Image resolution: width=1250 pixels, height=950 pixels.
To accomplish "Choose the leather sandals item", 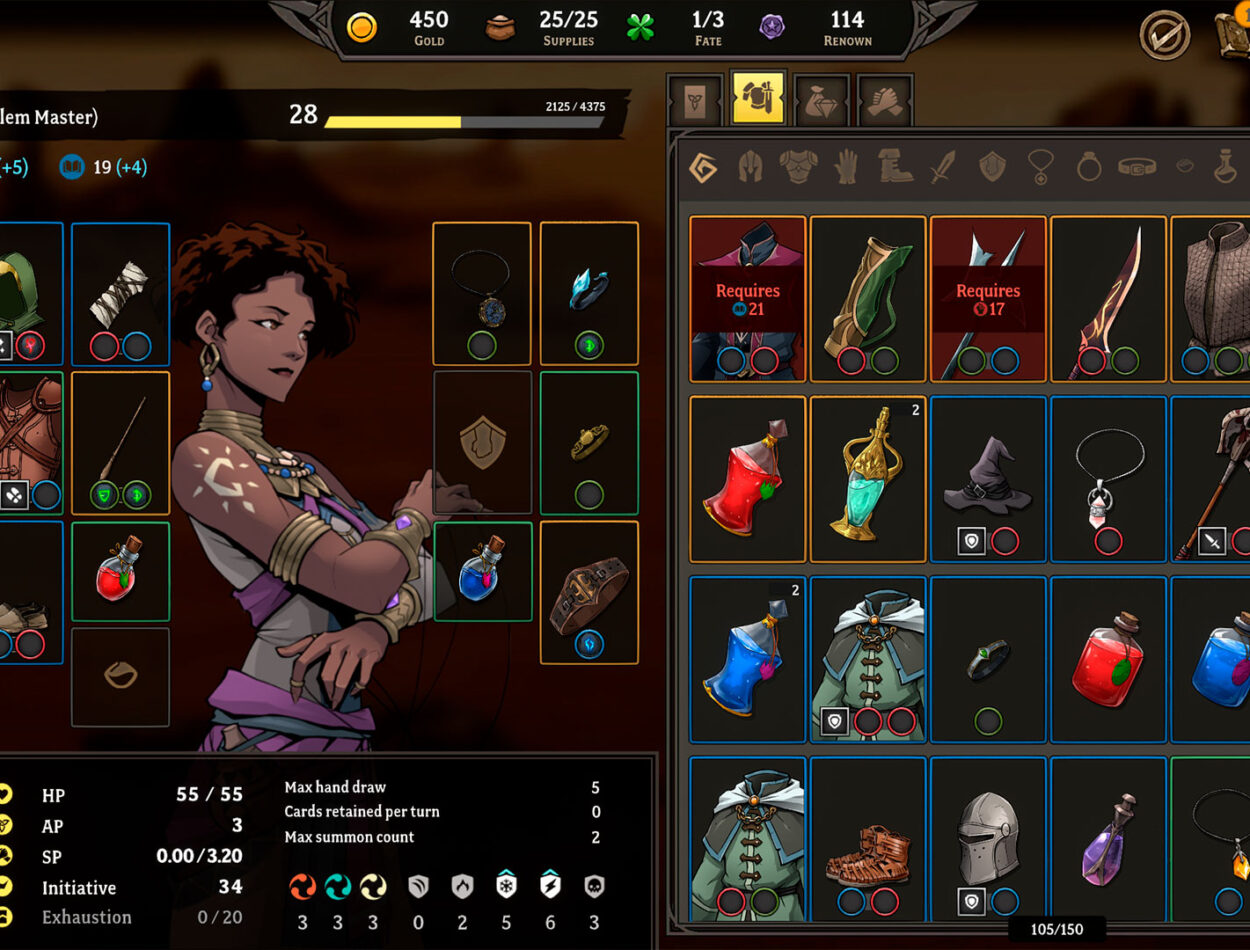I will coord(867,838).
